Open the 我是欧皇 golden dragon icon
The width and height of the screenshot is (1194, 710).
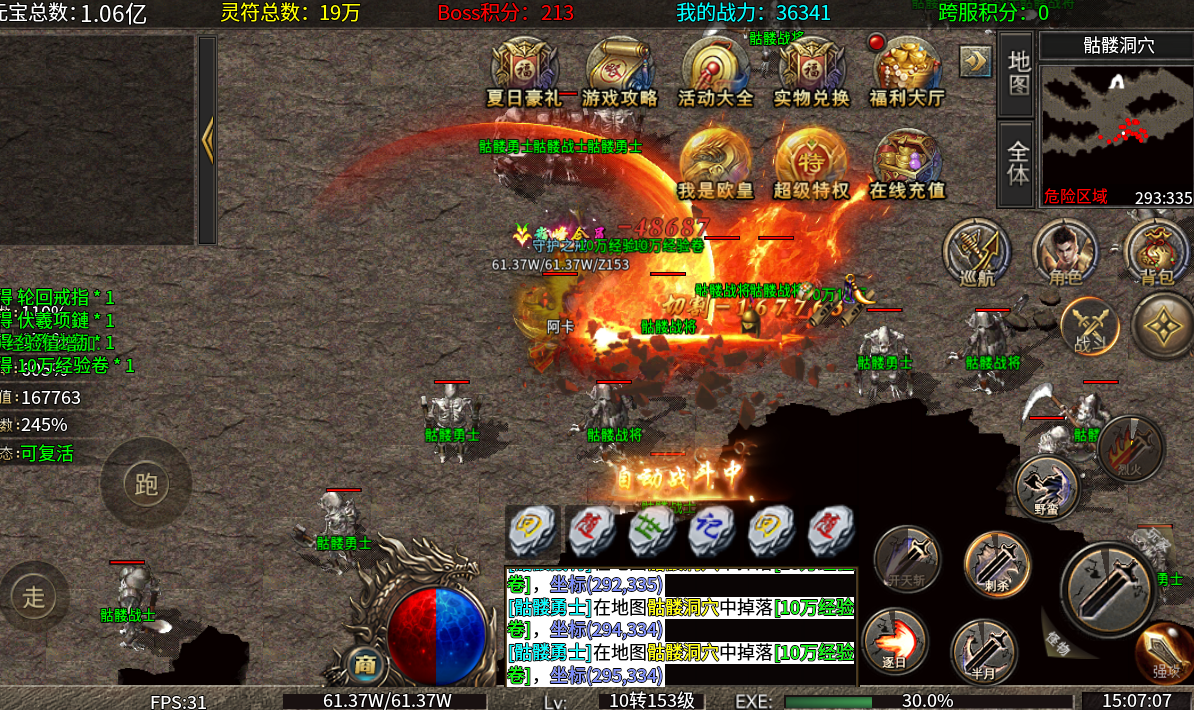click(715, 162)
